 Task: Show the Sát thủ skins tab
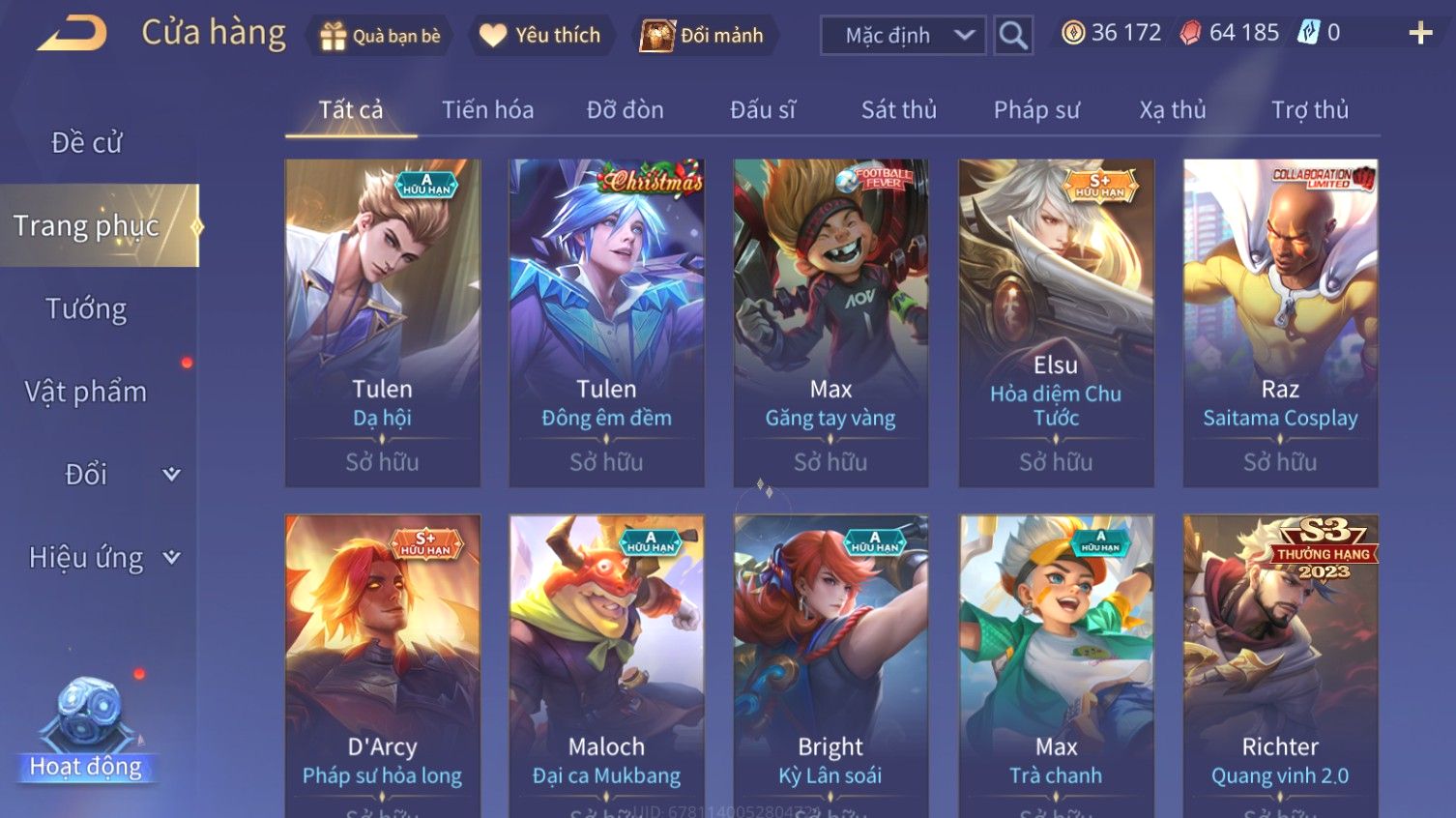[x=898, y=110]
